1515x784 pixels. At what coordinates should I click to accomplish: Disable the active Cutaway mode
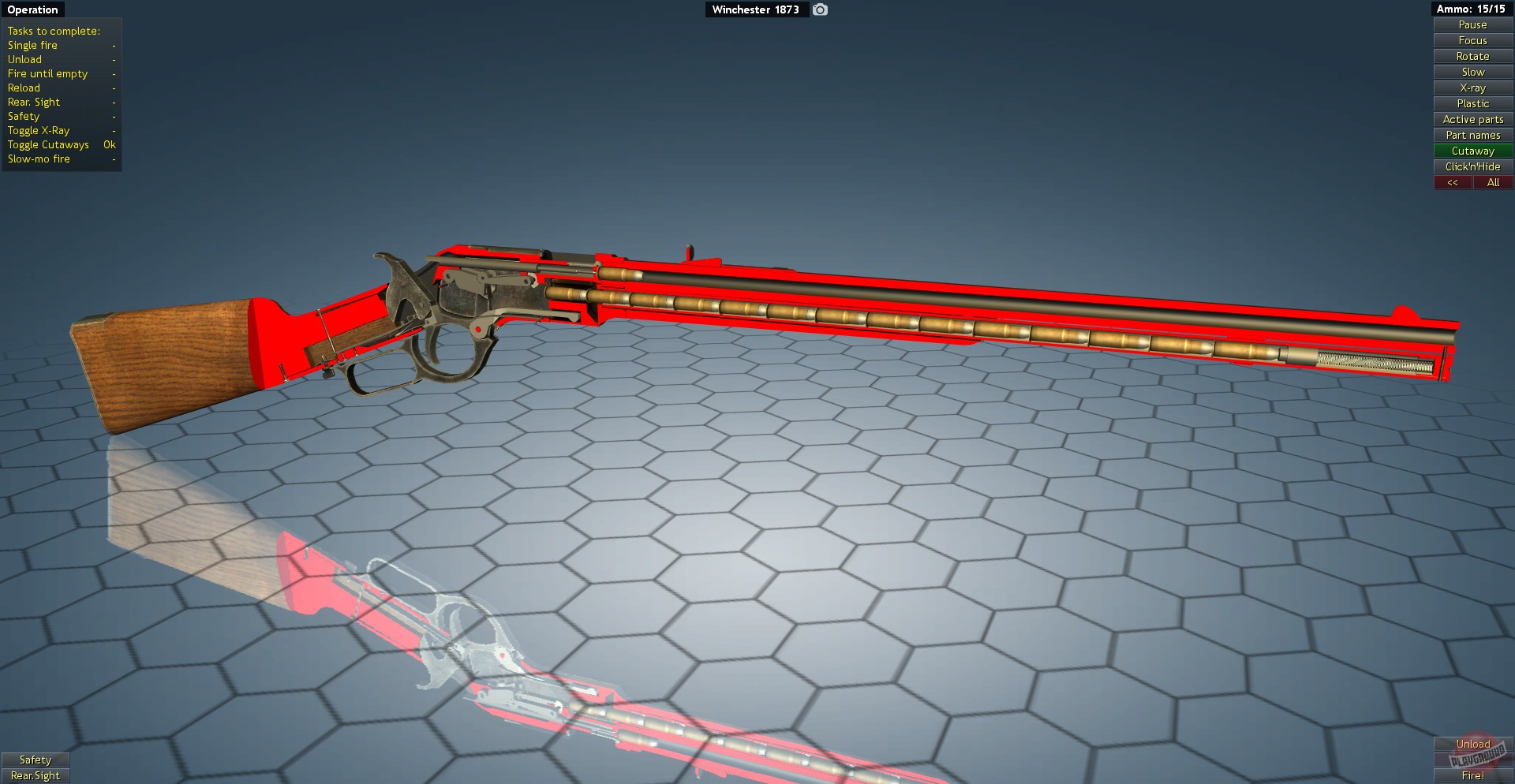[x=1472, y=151]
